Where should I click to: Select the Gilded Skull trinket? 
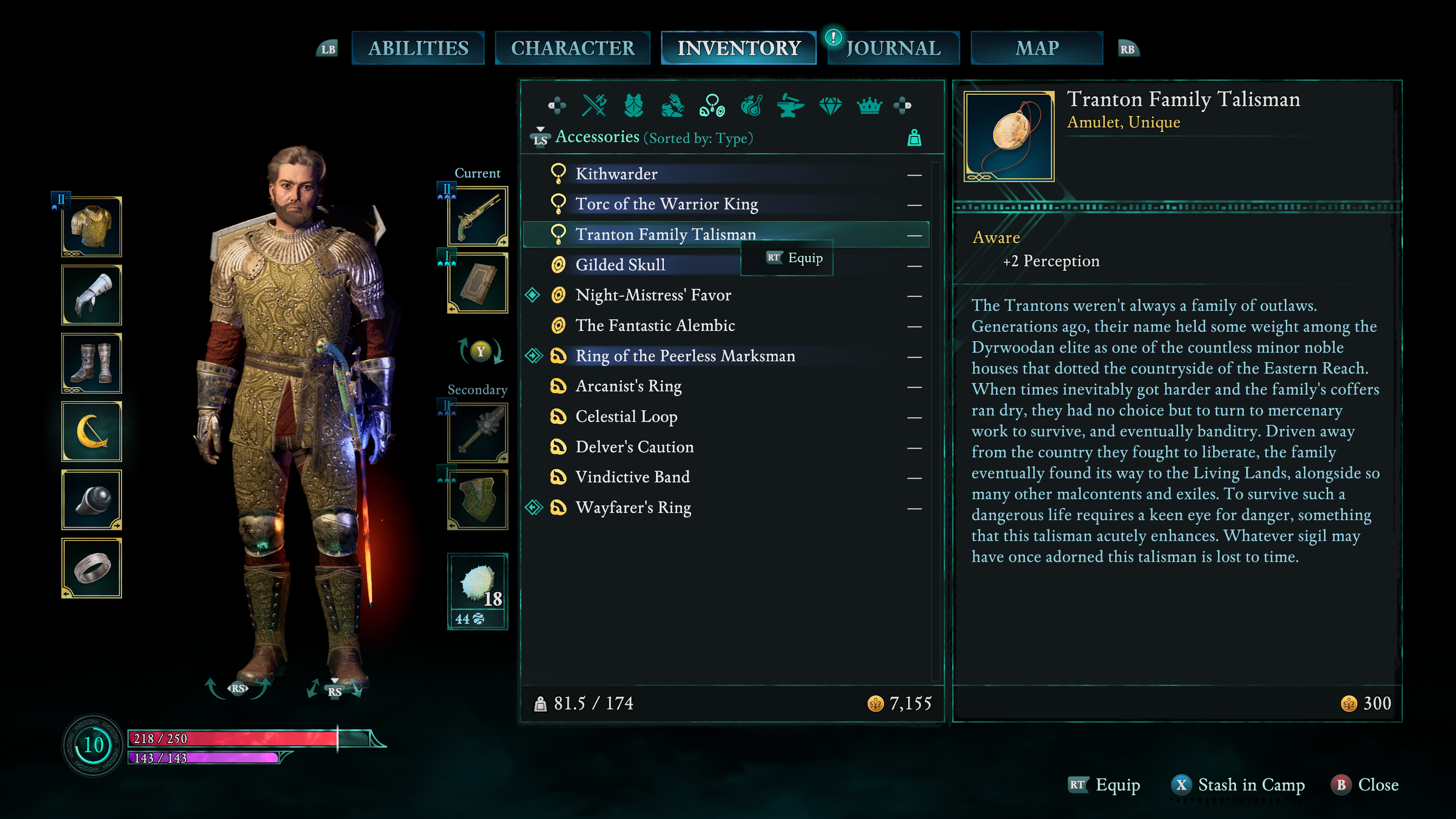click(x=620, y=265)
